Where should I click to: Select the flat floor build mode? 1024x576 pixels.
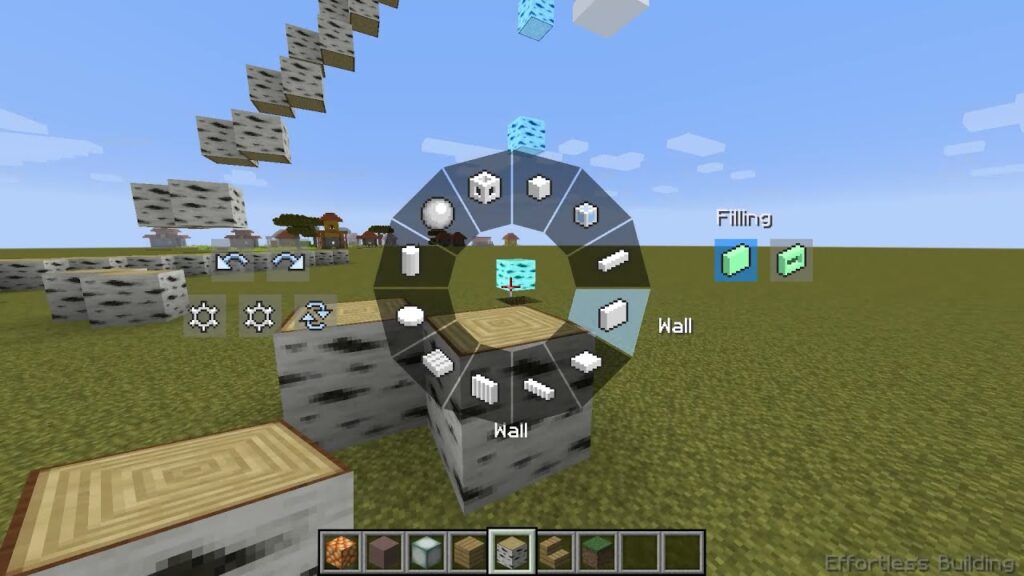[x=585, y=360]
